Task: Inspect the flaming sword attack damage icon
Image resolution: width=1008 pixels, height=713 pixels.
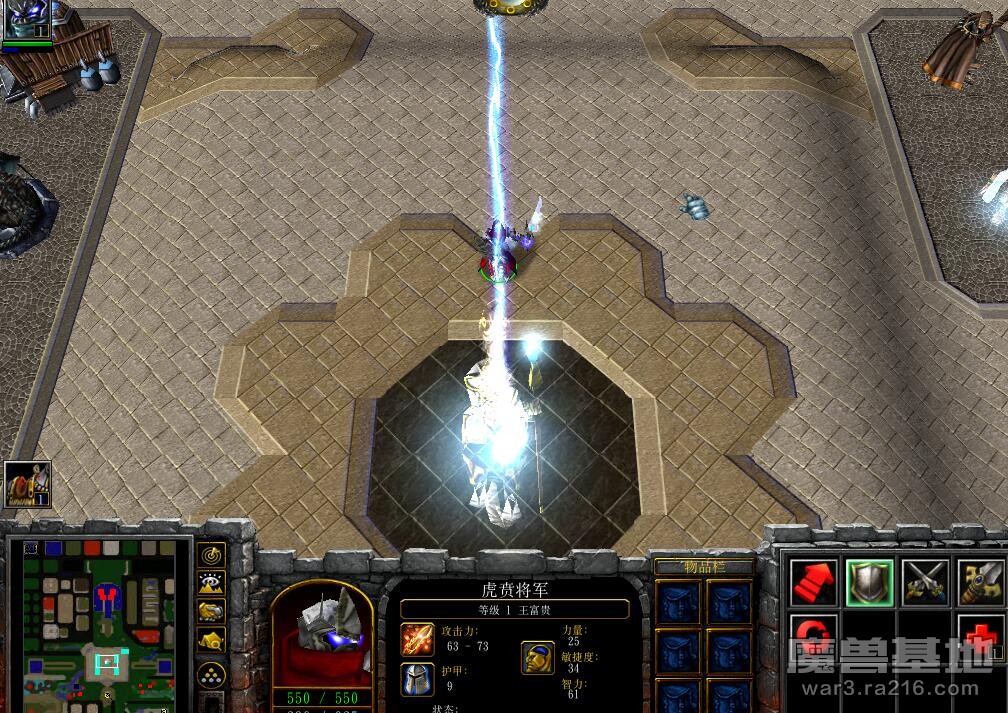Action: click(x=418, y=639)
